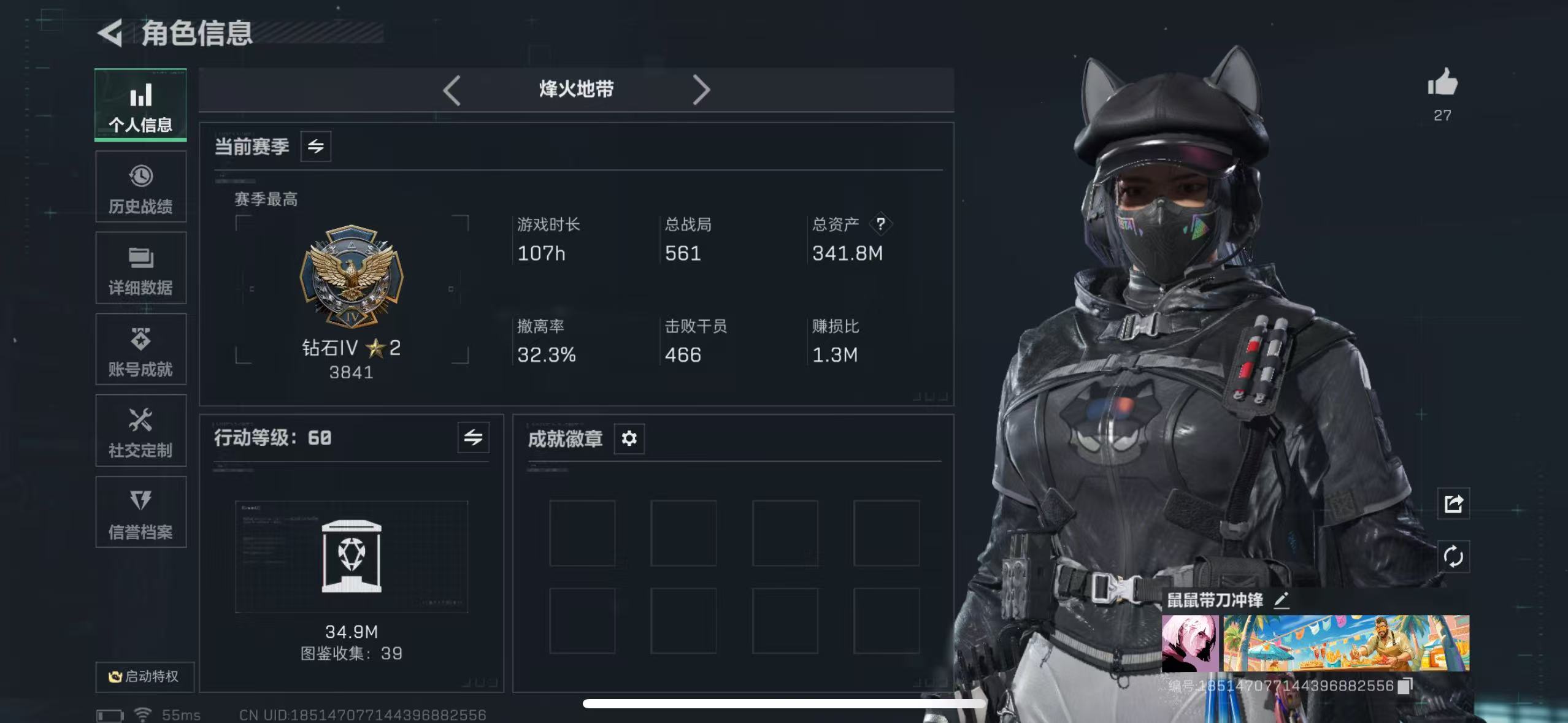Toggle the season view with the swap icon
The height and width of the screenshot is (723, 1568).
point(316,147)
